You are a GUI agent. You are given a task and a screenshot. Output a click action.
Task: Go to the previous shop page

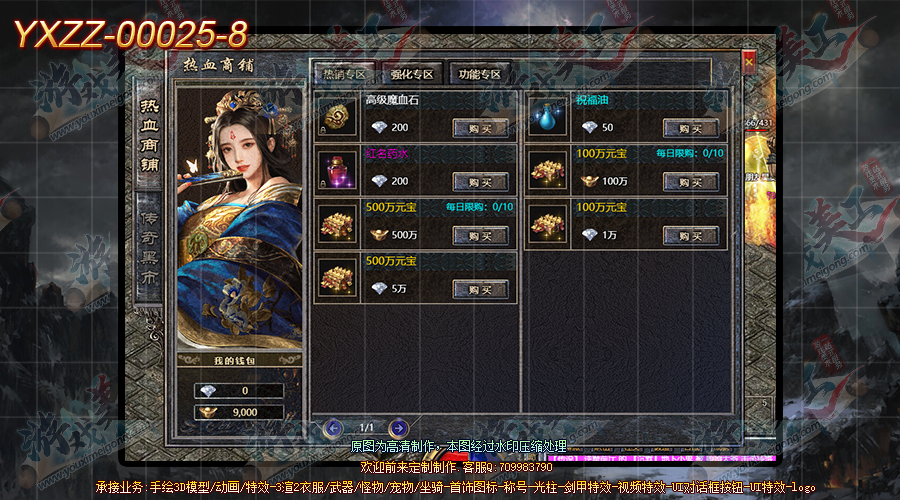335,428
